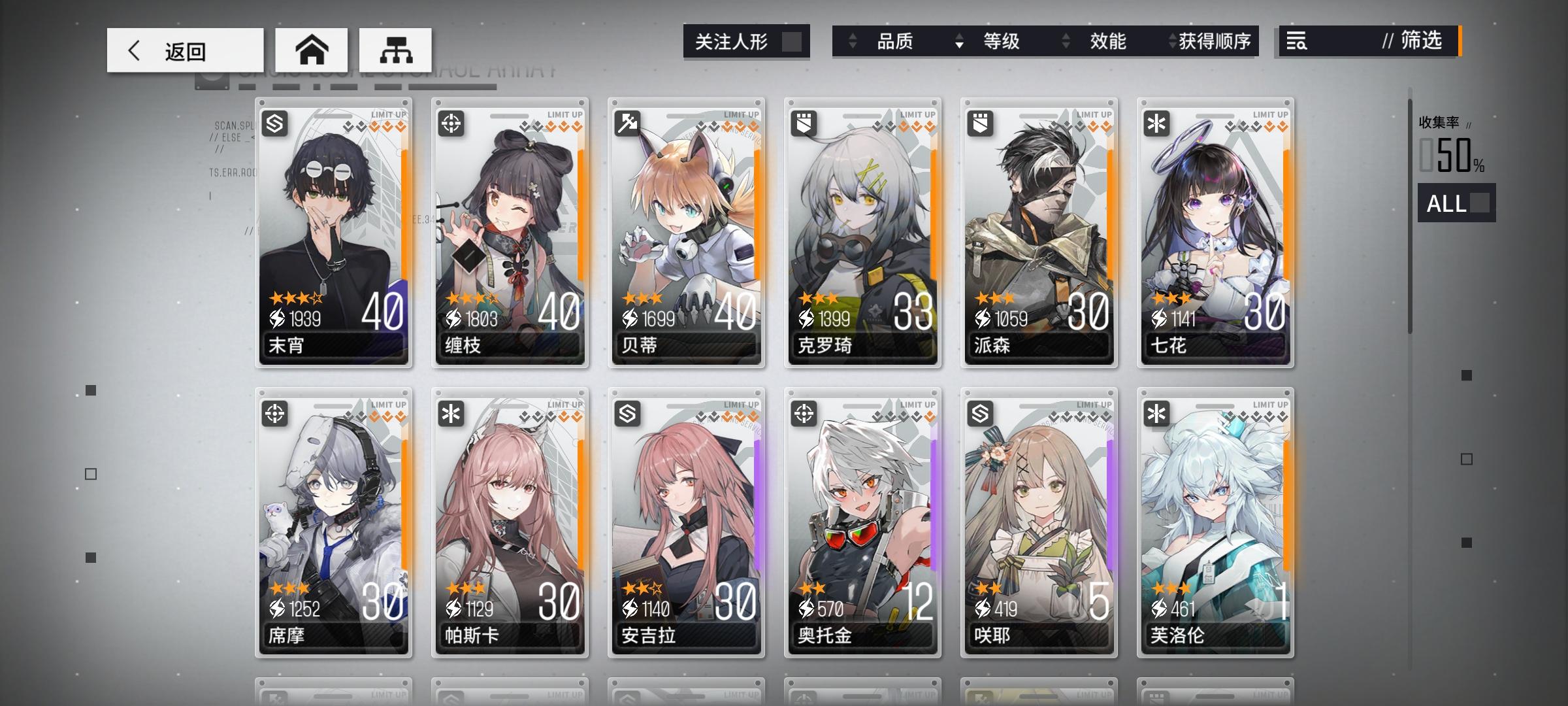This screenshot has height=706, width=1568.
Task: Click the 返回 back button
Action: point(185,49)
